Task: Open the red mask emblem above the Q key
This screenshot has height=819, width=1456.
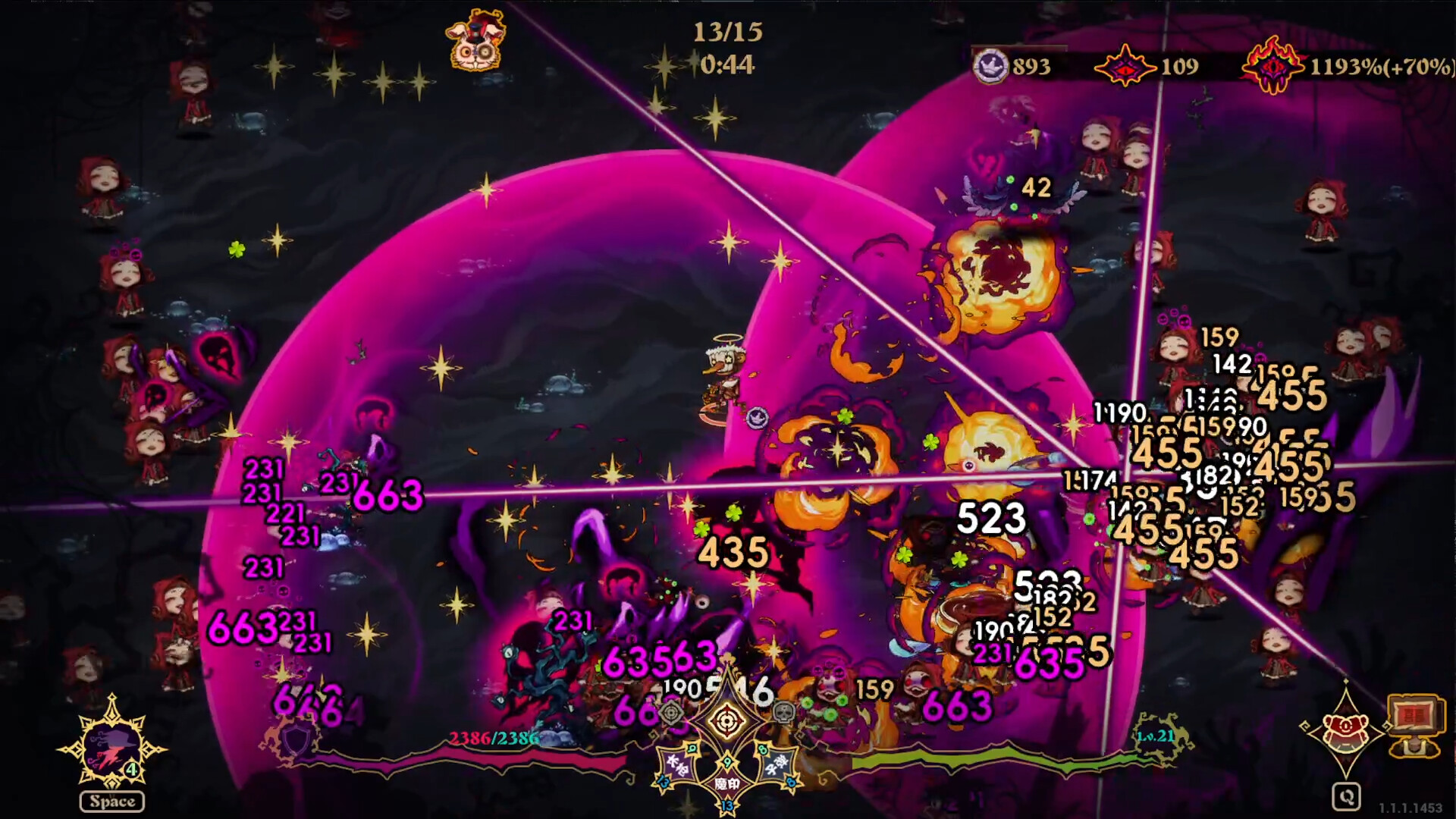Action: 1345,730
